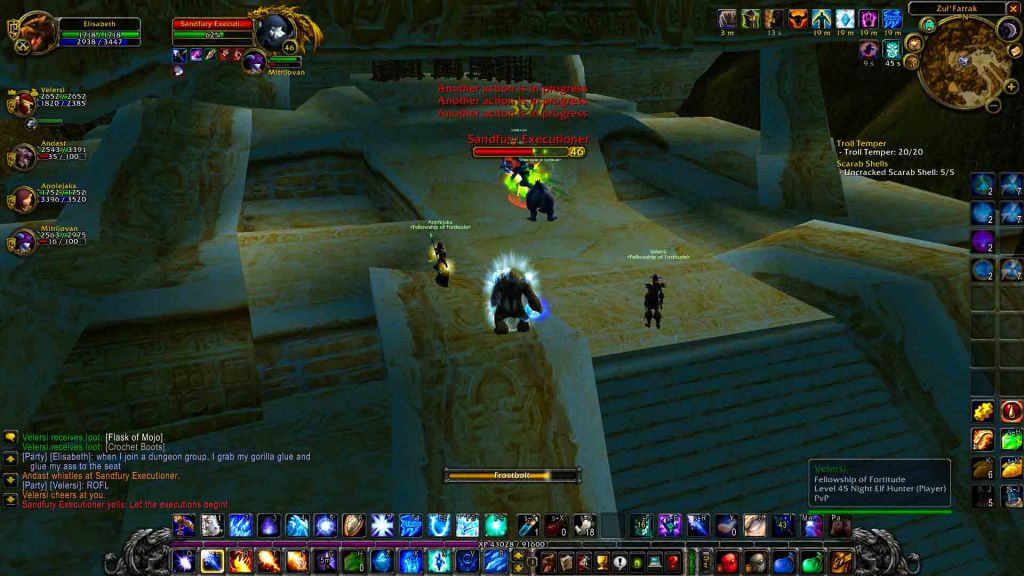Open the red backpack bag slot
Viewport: 1024px width, 576px height.
click(x=727, y=561)
